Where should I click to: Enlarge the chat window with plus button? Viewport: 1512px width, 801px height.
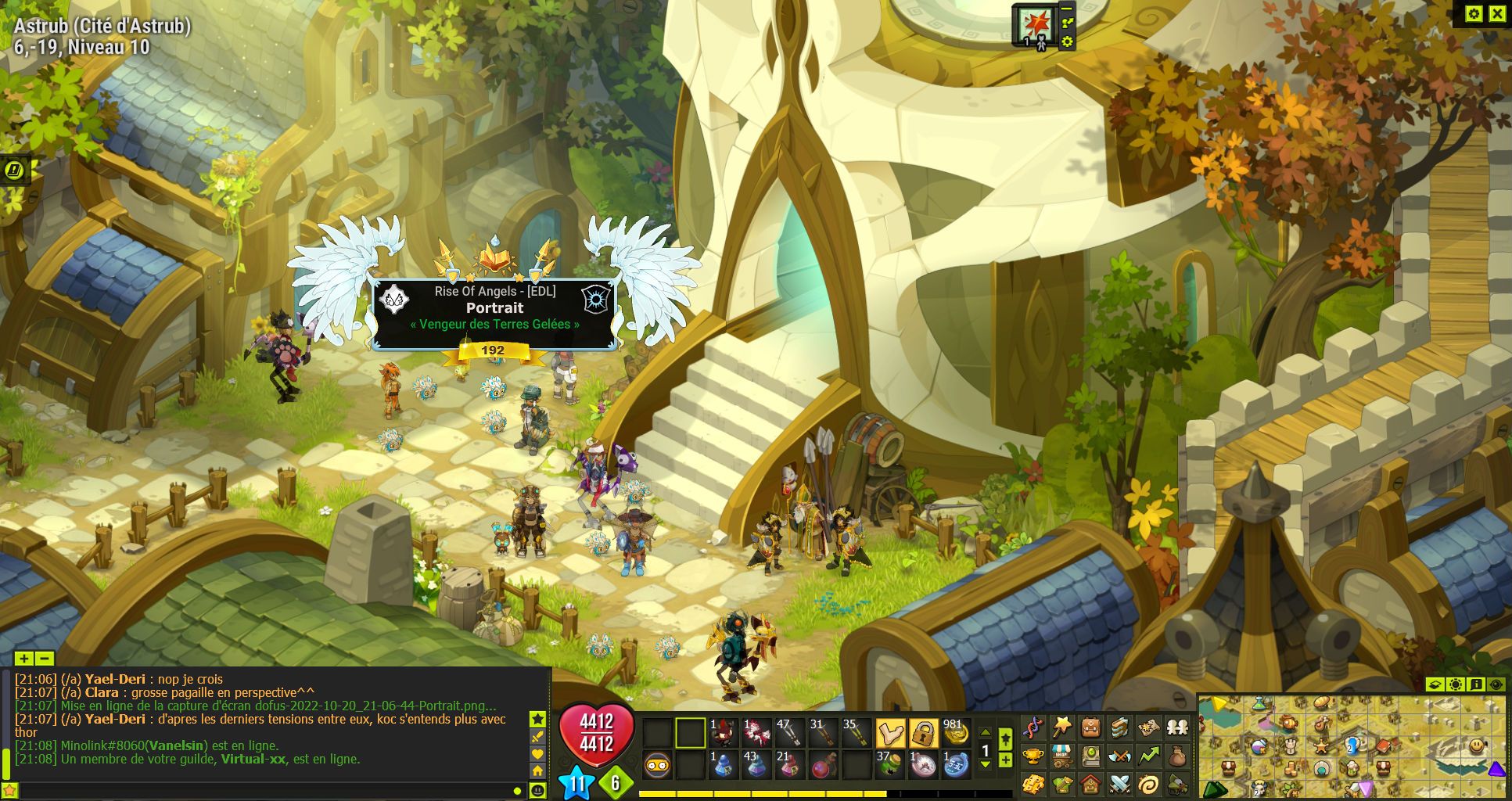click(x=23, y=659)
